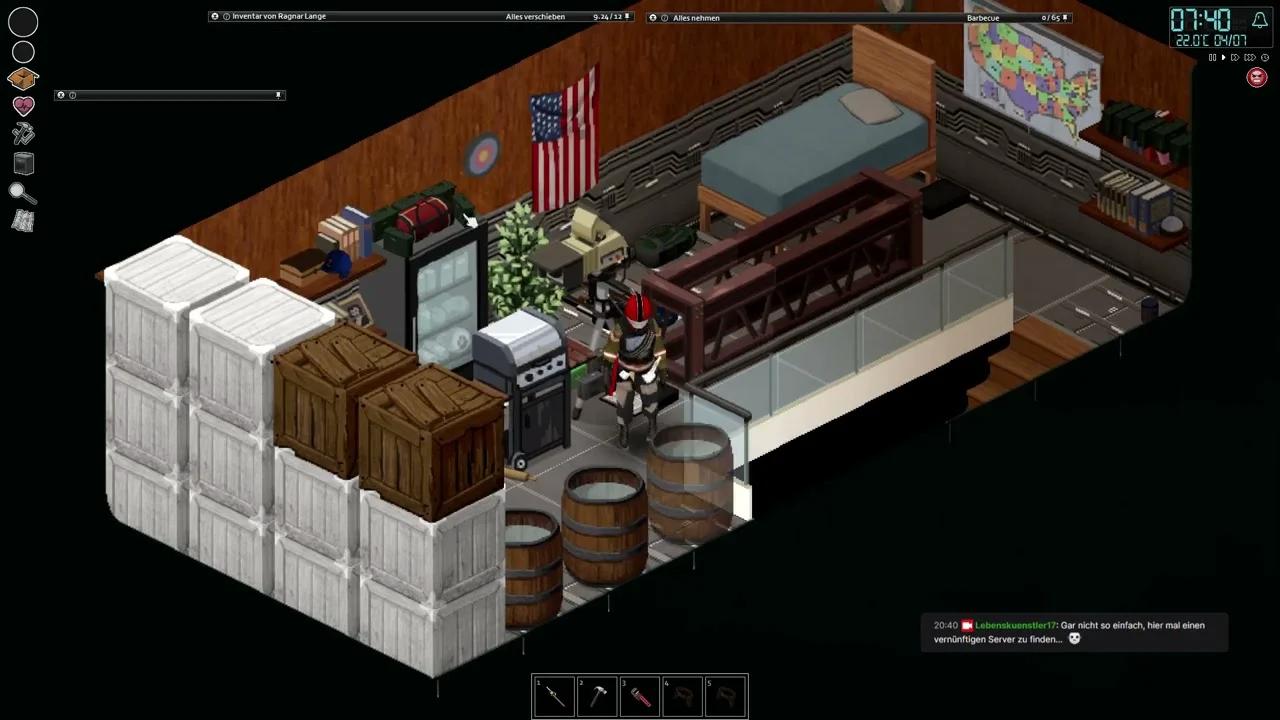Collapse the top-left bar with its X control
This screenshot has width=1280, height=720.
click(61, 94)
